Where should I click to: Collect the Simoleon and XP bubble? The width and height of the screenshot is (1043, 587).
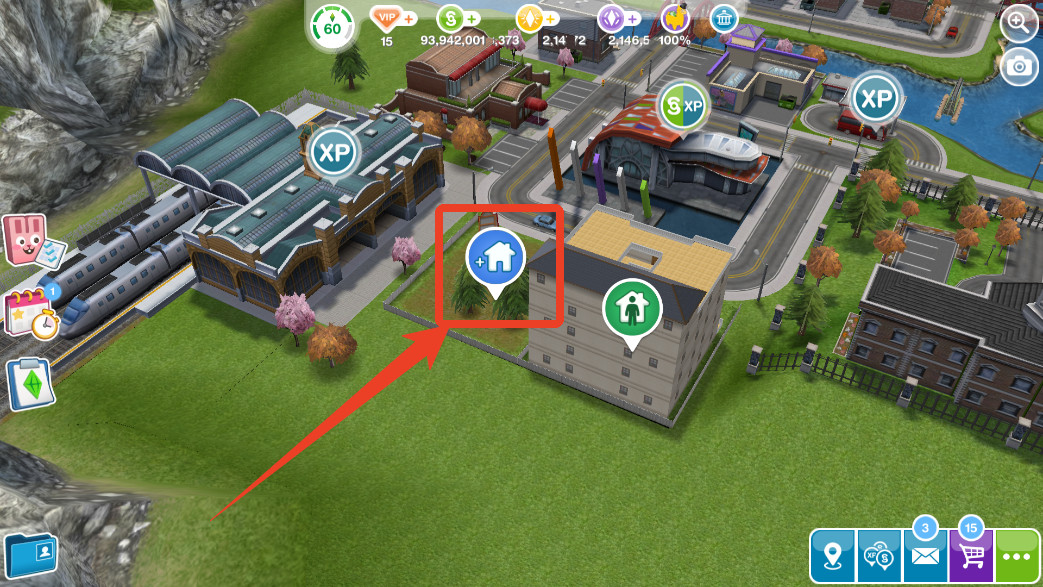click(684, 105)
